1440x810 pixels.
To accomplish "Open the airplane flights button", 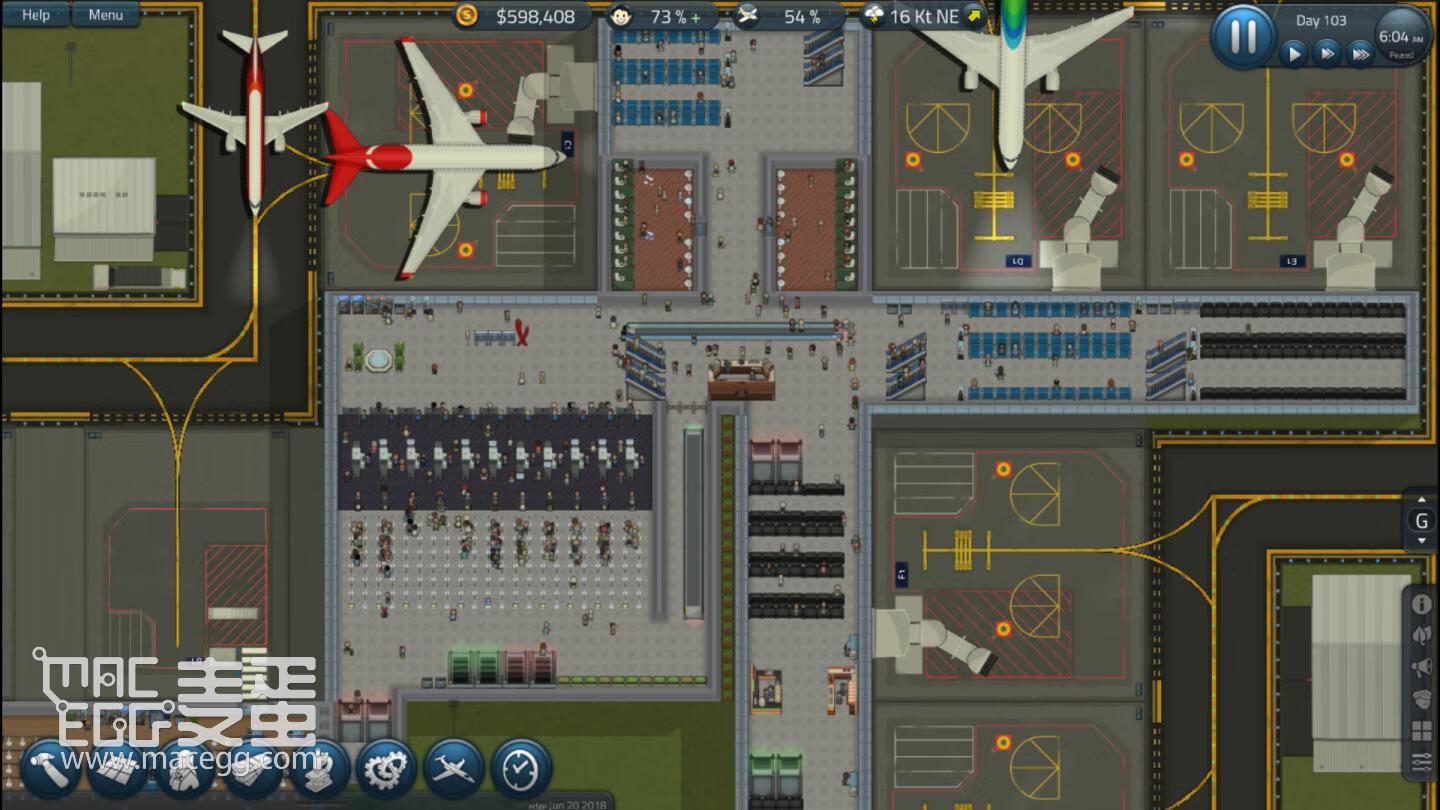I will (453, 769).
